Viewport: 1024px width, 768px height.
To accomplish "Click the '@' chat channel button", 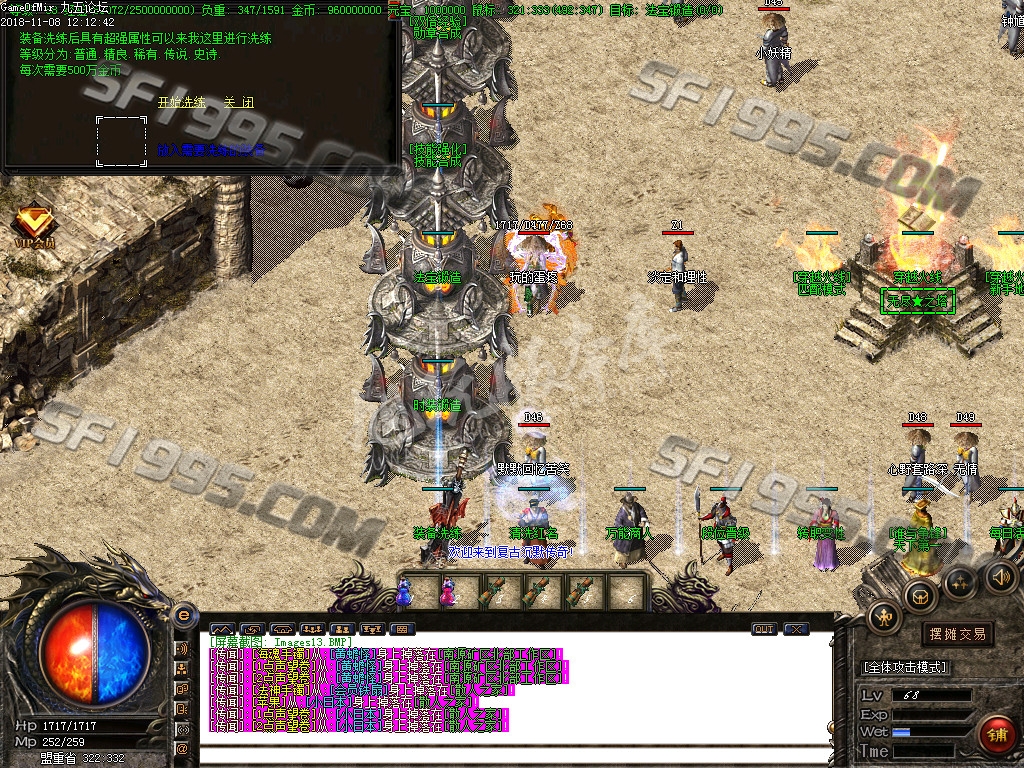I will click(x=182, y=747).
